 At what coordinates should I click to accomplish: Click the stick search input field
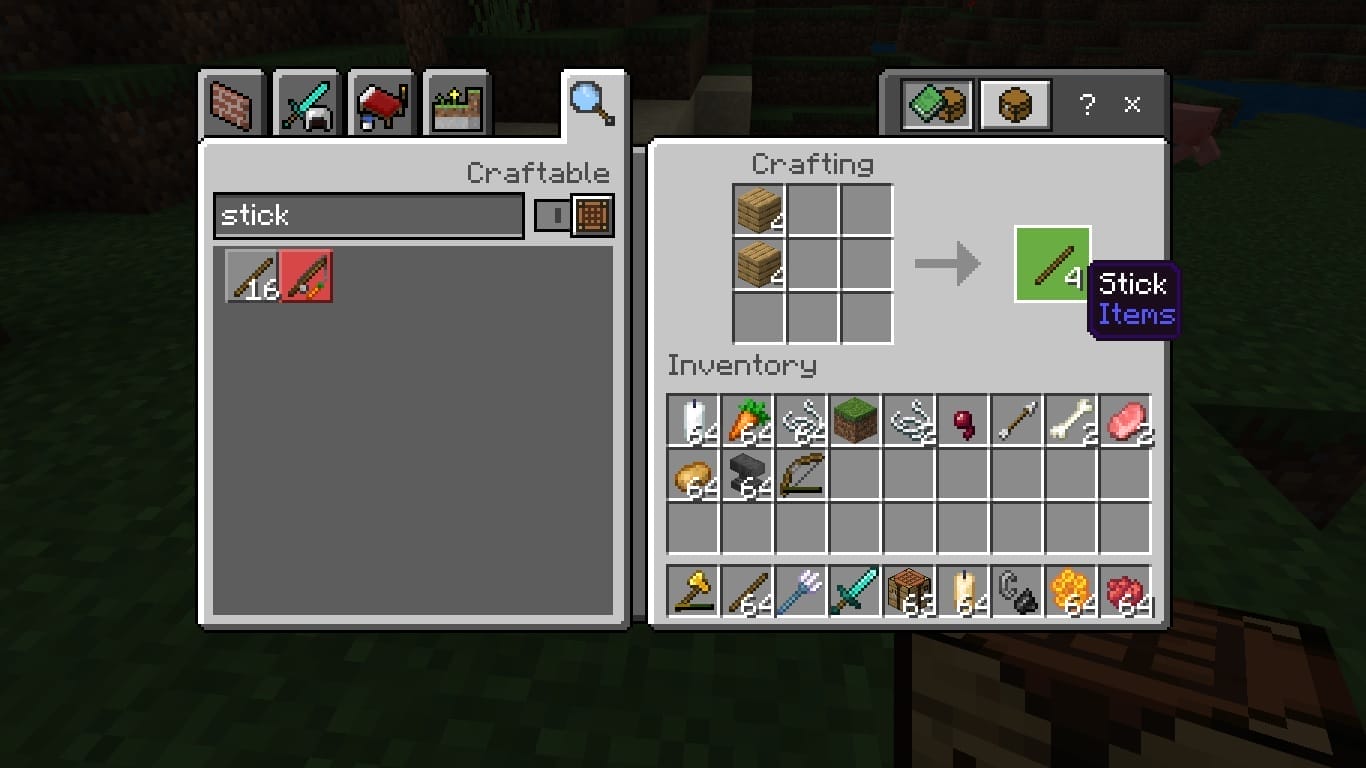pyautogui.click(x=367, y=215)
